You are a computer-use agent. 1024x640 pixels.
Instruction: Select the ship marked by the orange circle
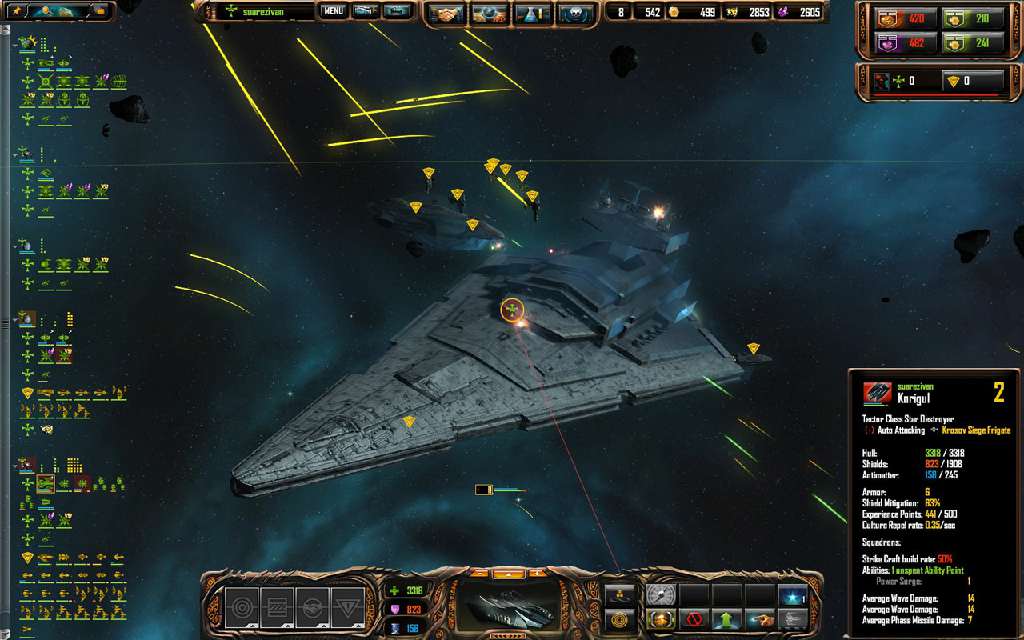[x=512, y=311]
